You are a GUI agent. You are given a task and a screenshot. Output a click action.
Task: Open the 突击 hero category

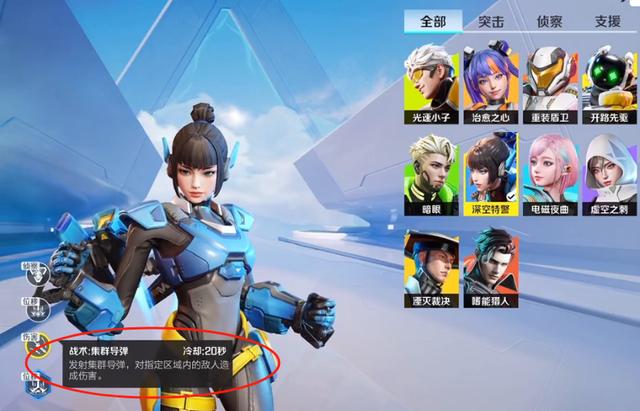pyautogui.click(x=491, y=21)
